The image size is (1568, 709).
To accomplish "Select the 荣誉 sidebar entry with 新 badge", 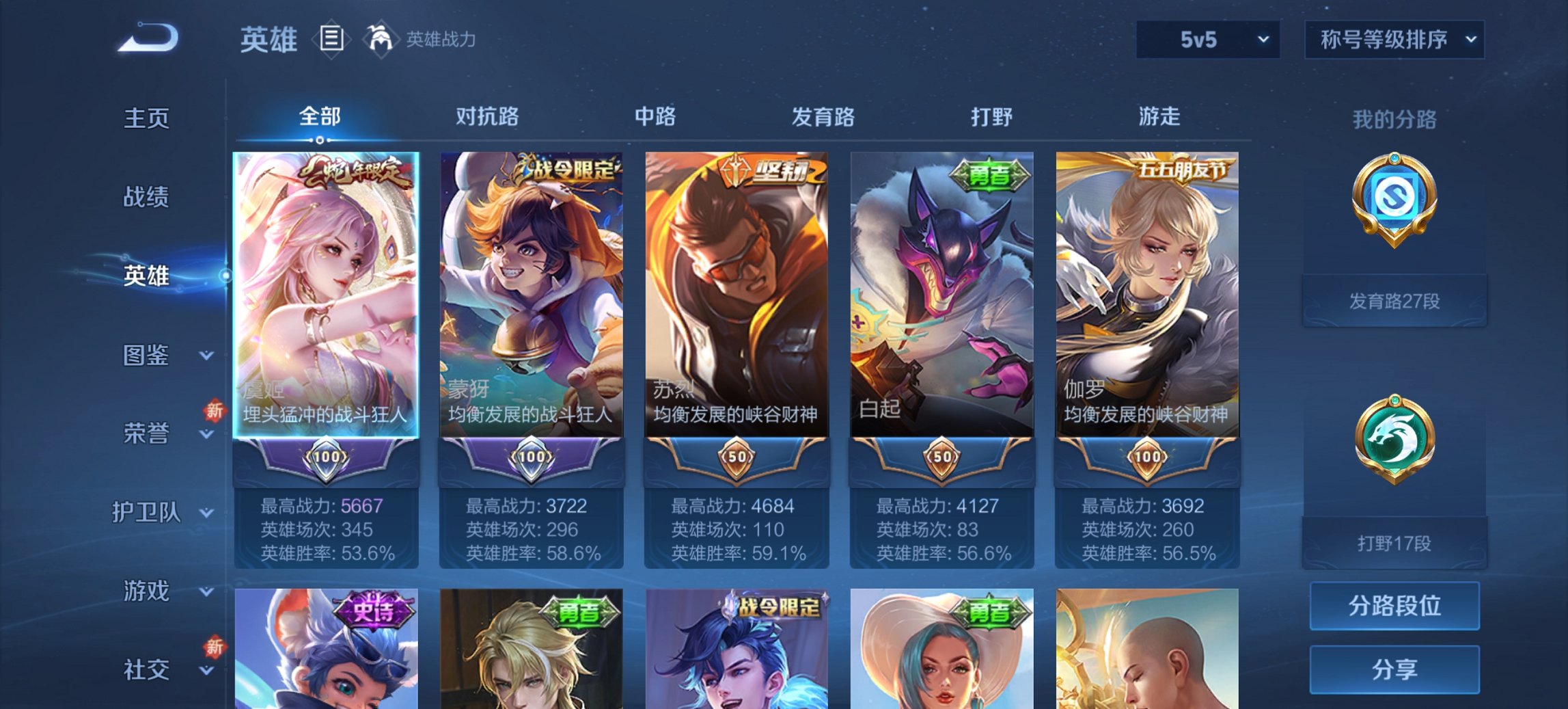I will 147,432.
